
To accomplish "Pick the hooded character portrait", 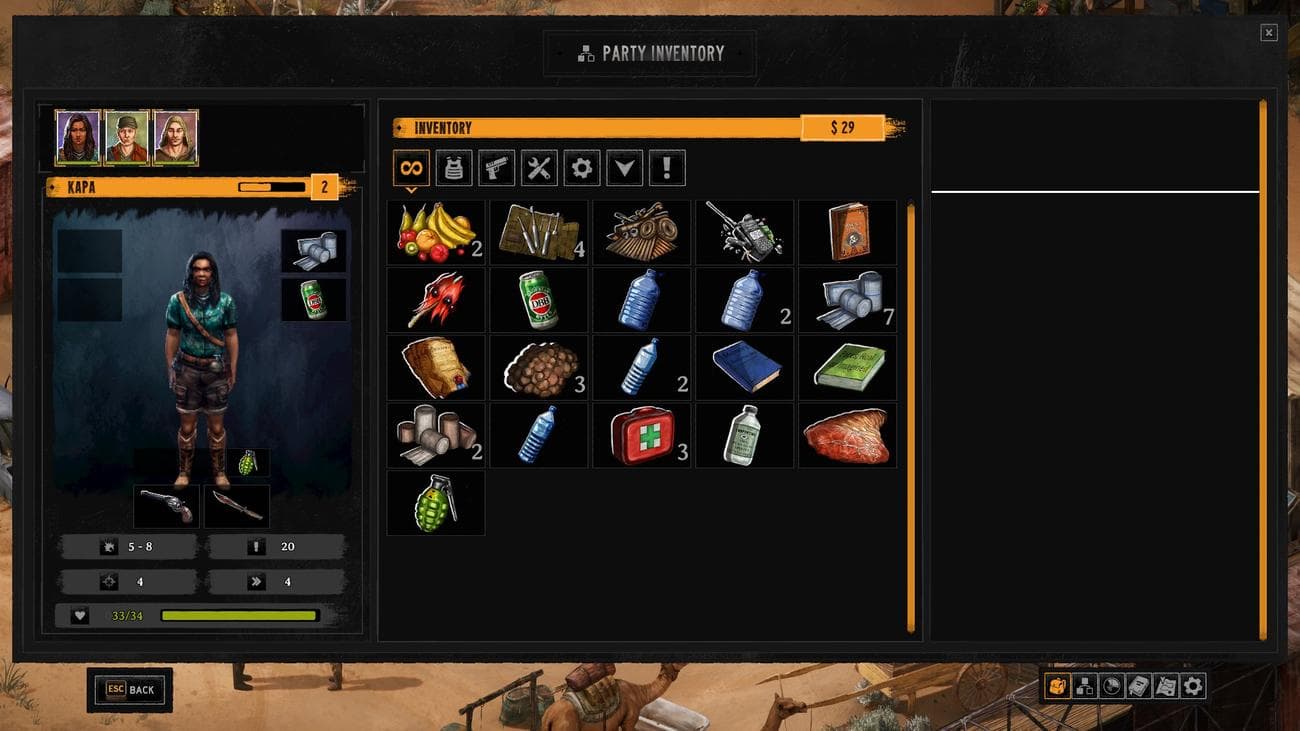I will coord(176,138).
